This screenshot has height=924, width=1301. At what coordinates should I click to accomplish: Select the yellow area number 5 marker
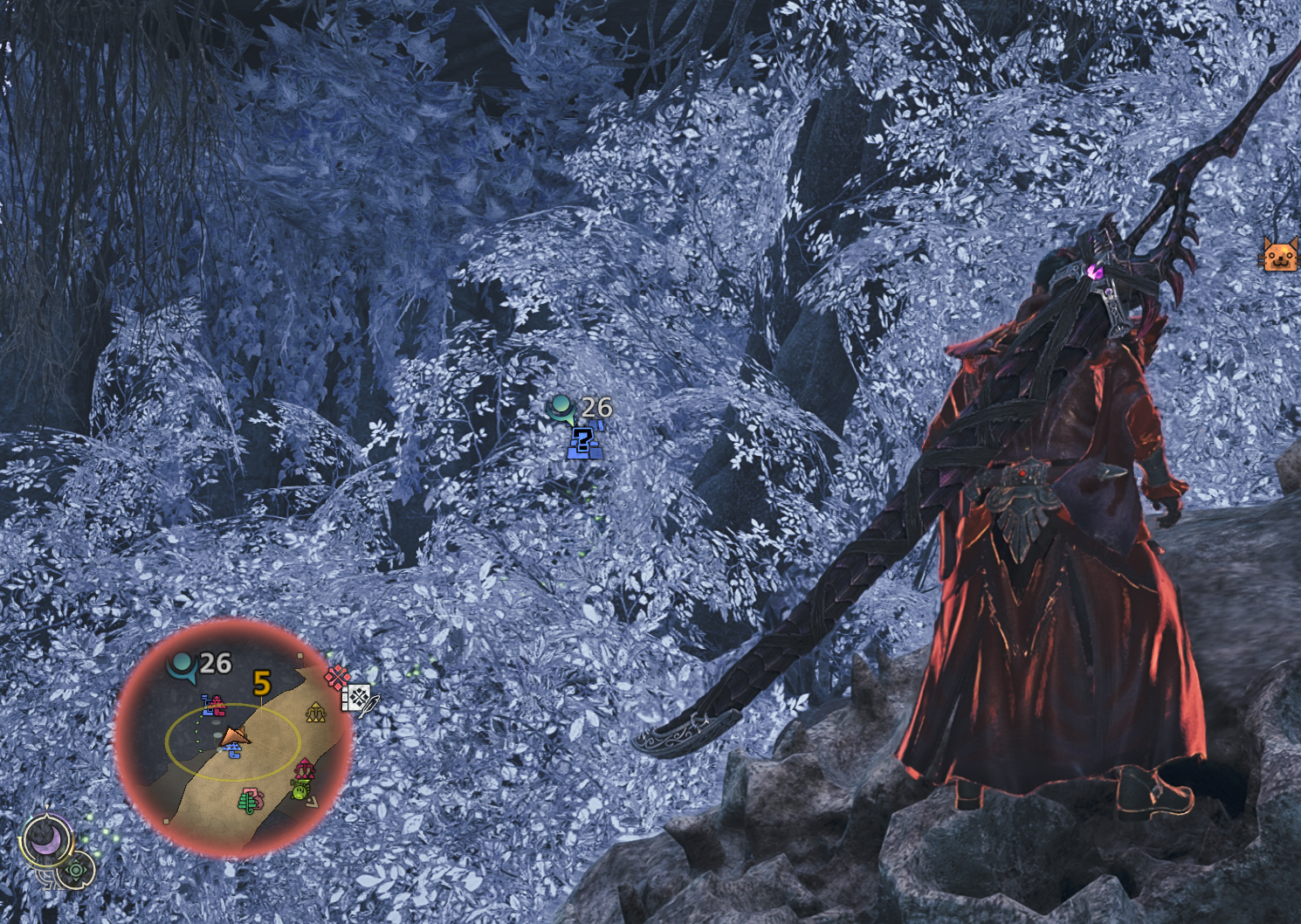[263, 680]
